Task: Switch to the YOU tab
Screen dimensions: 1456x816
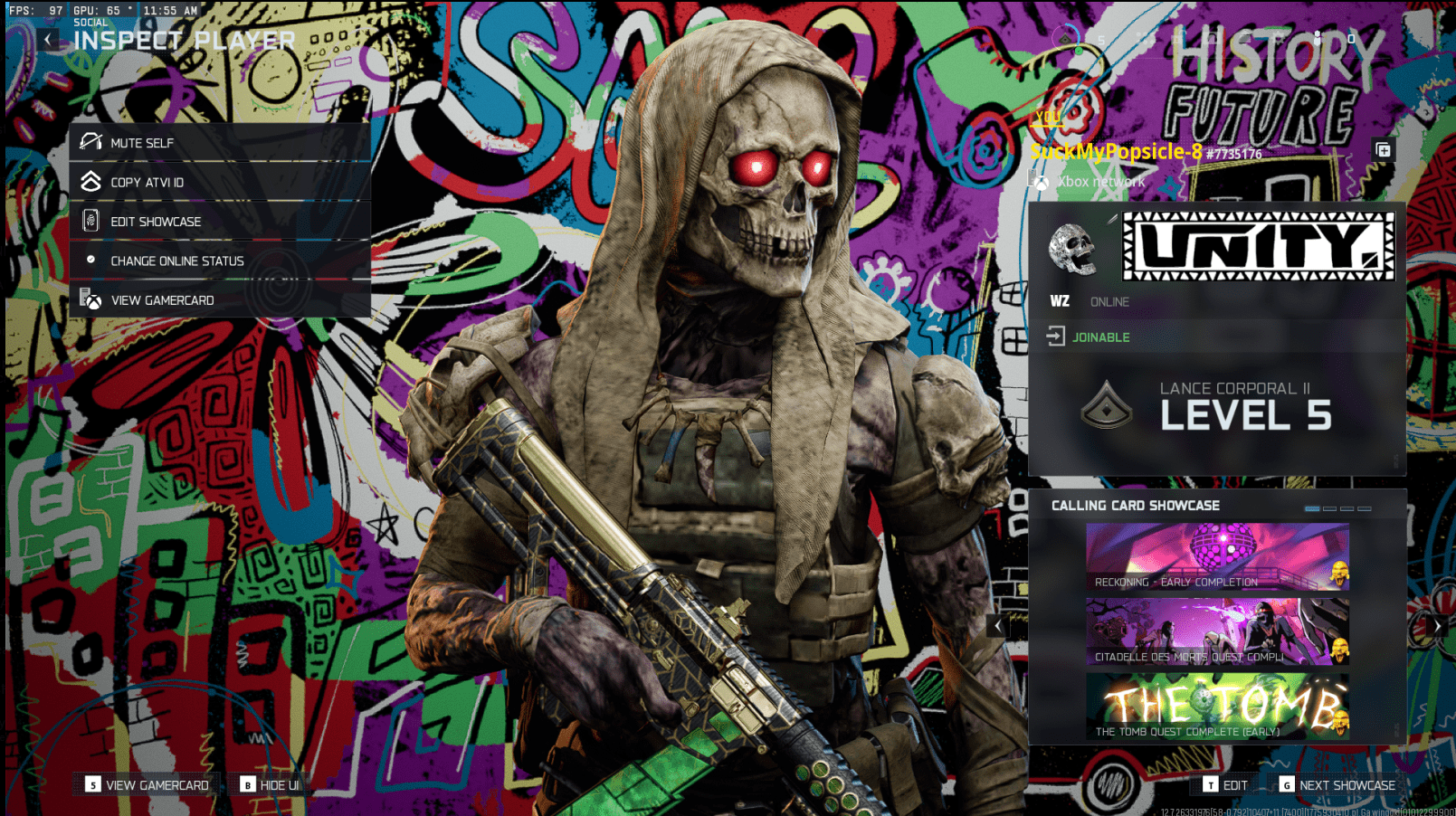Action: point(1048,117)
